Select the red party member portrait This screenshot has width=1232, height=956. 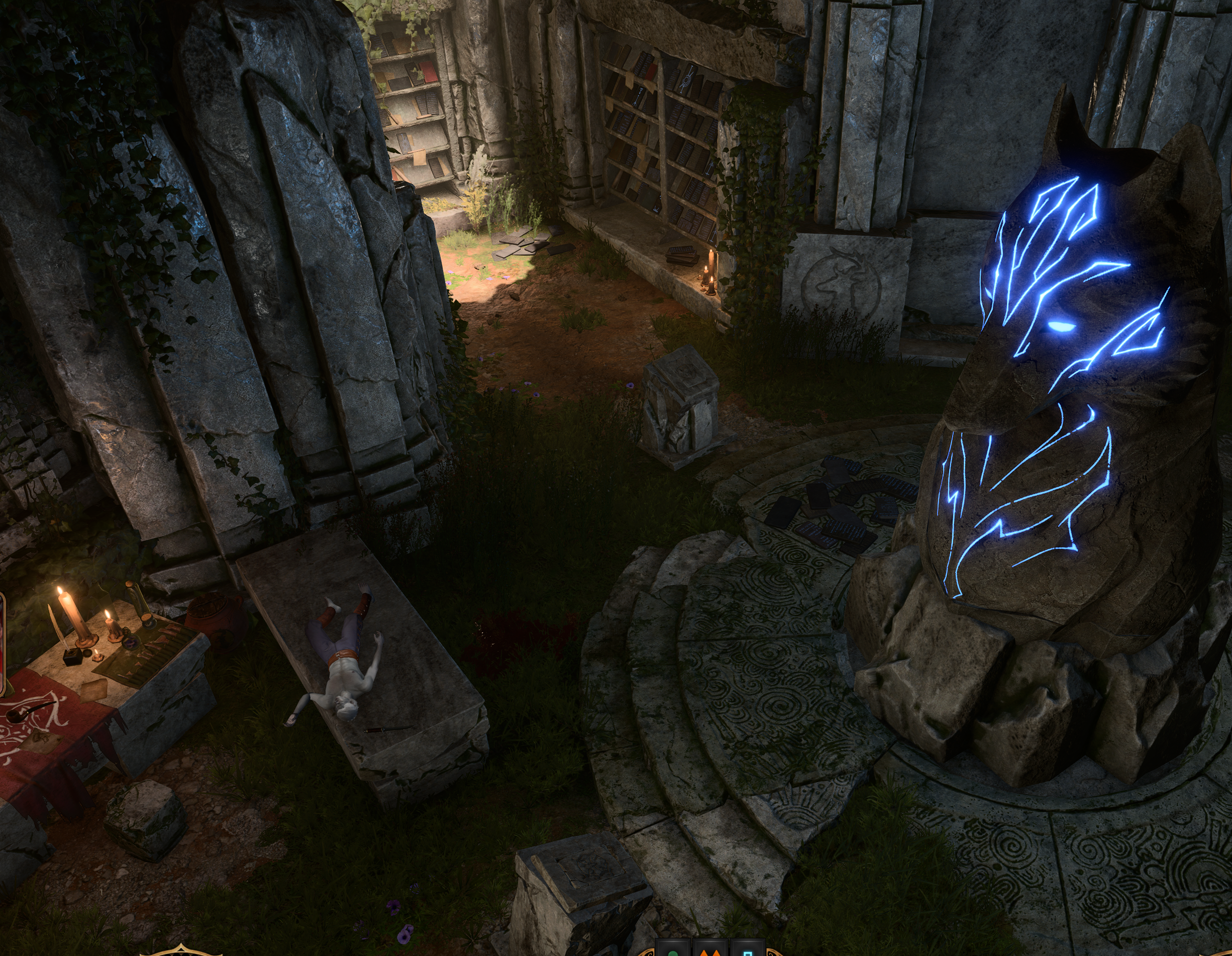click(2, 644)
